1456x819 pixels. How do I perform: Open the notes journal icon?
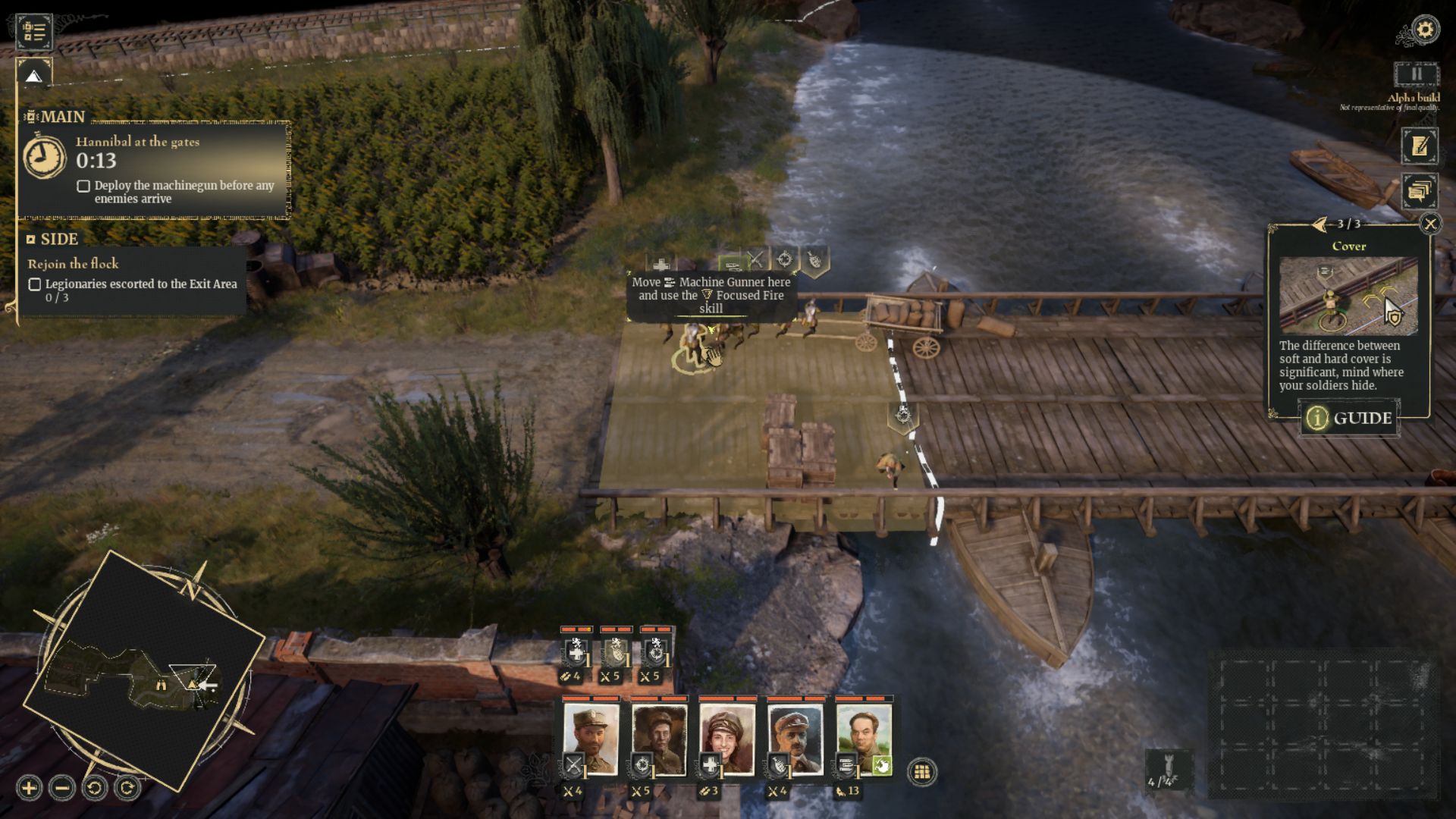click(1419, 146)
